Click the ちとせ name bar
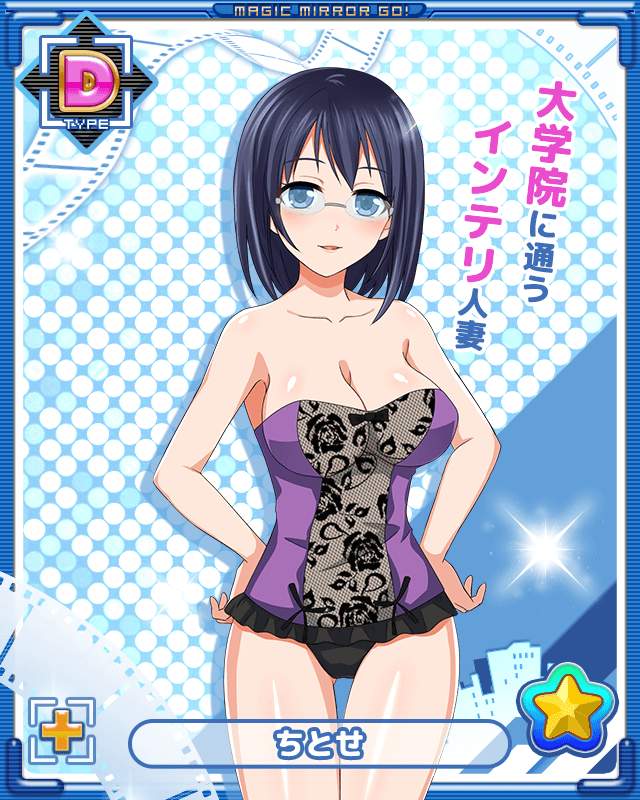The width and height of the screenshot is (640, 800). coord(319,743)
